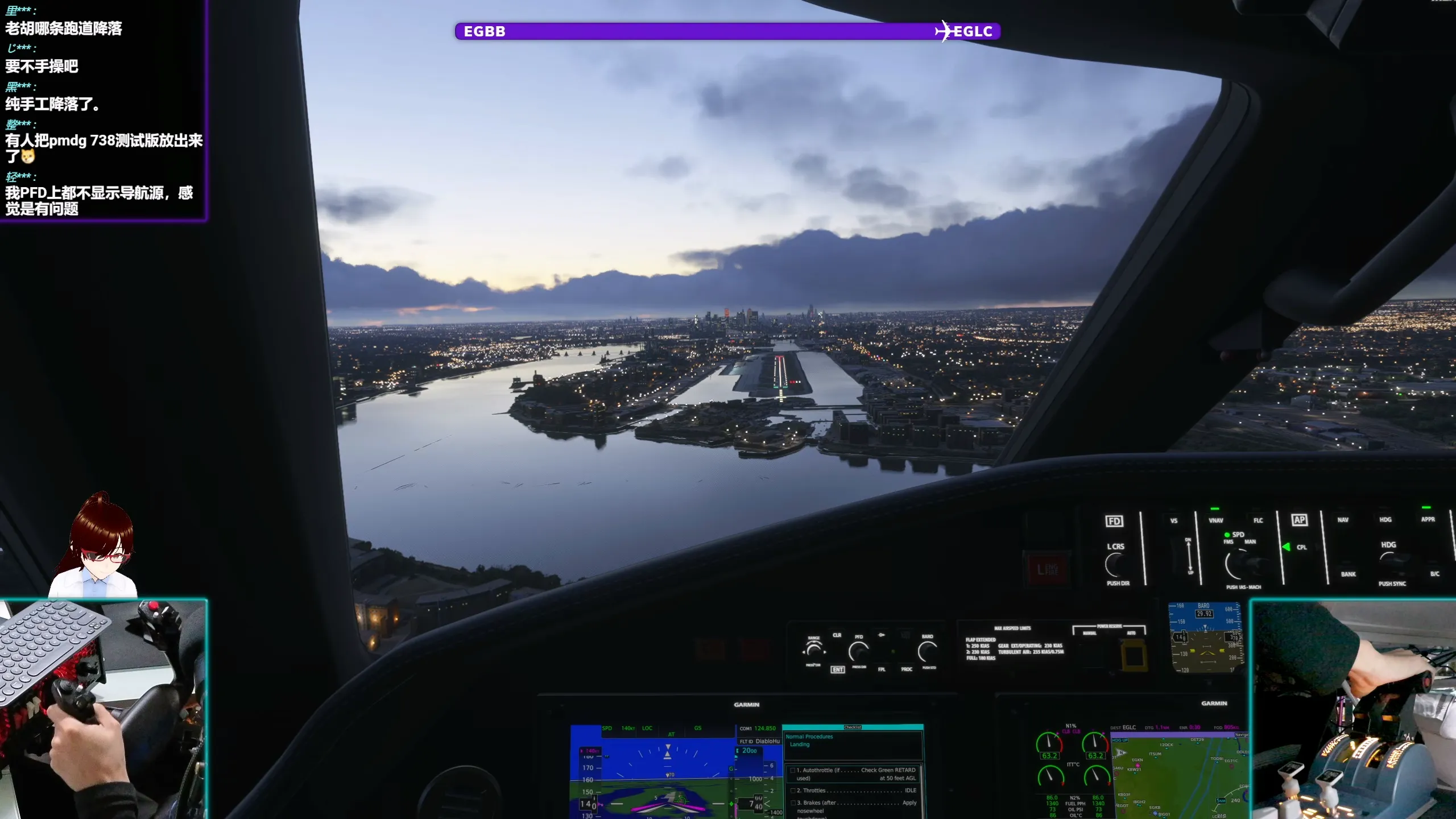Viewport: 1456px width, 819px height.
Task: Push the BARO knob to set standard
Action: 927,651
